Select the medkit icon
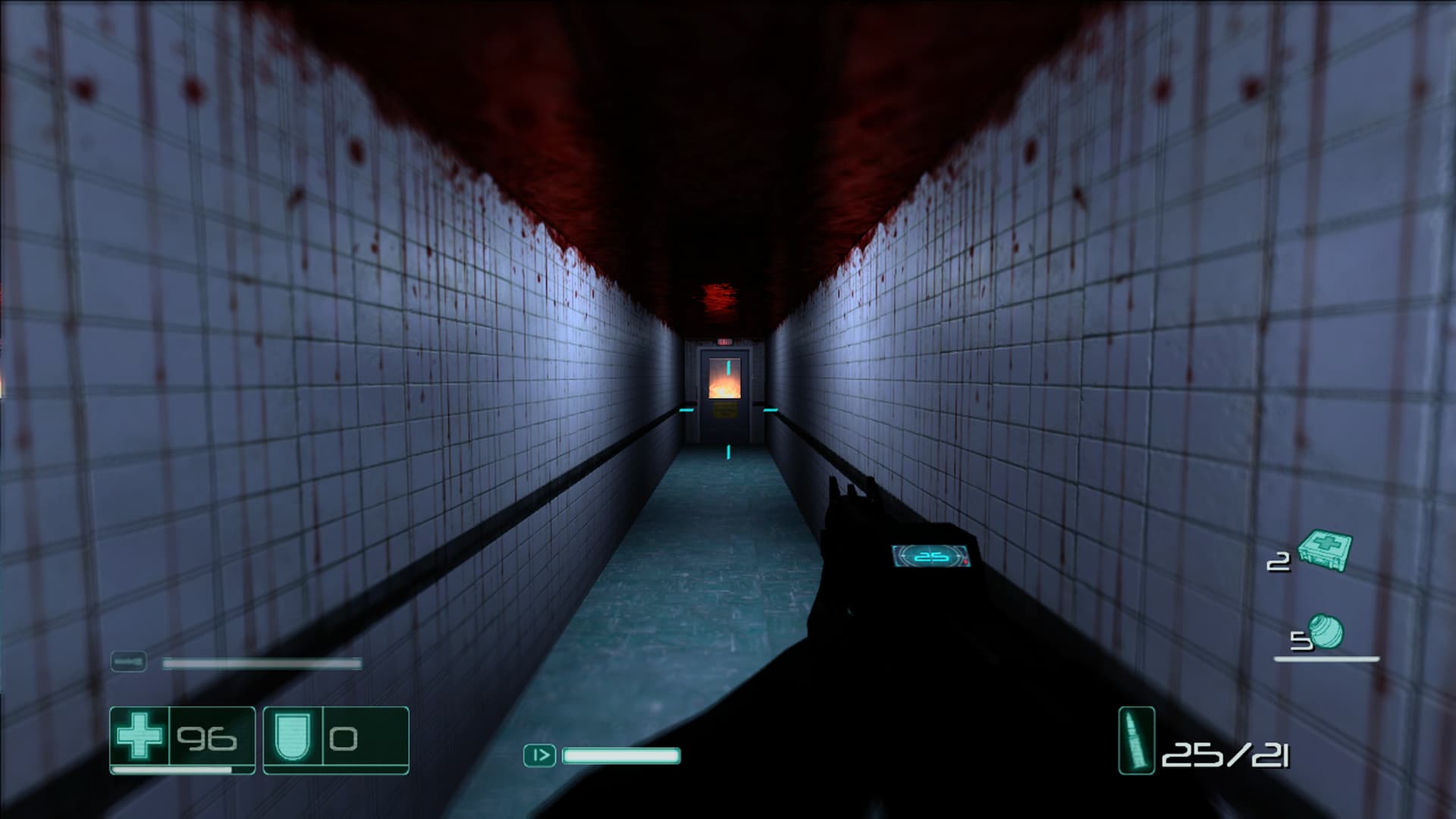The width and height of the screenshot is (1456, 819). click(x=1325, y=550)
